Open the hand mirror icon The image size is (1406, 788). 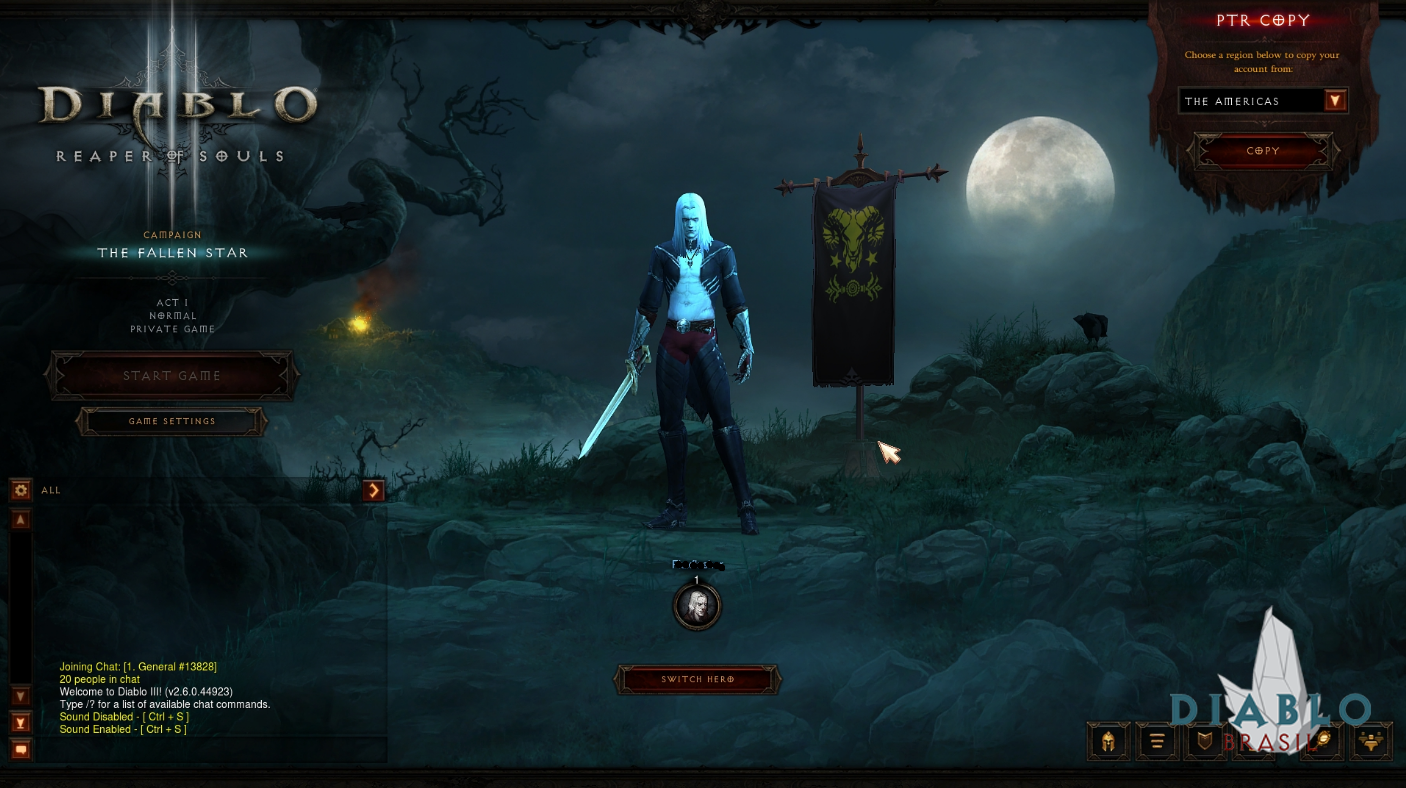point(1321,742)
